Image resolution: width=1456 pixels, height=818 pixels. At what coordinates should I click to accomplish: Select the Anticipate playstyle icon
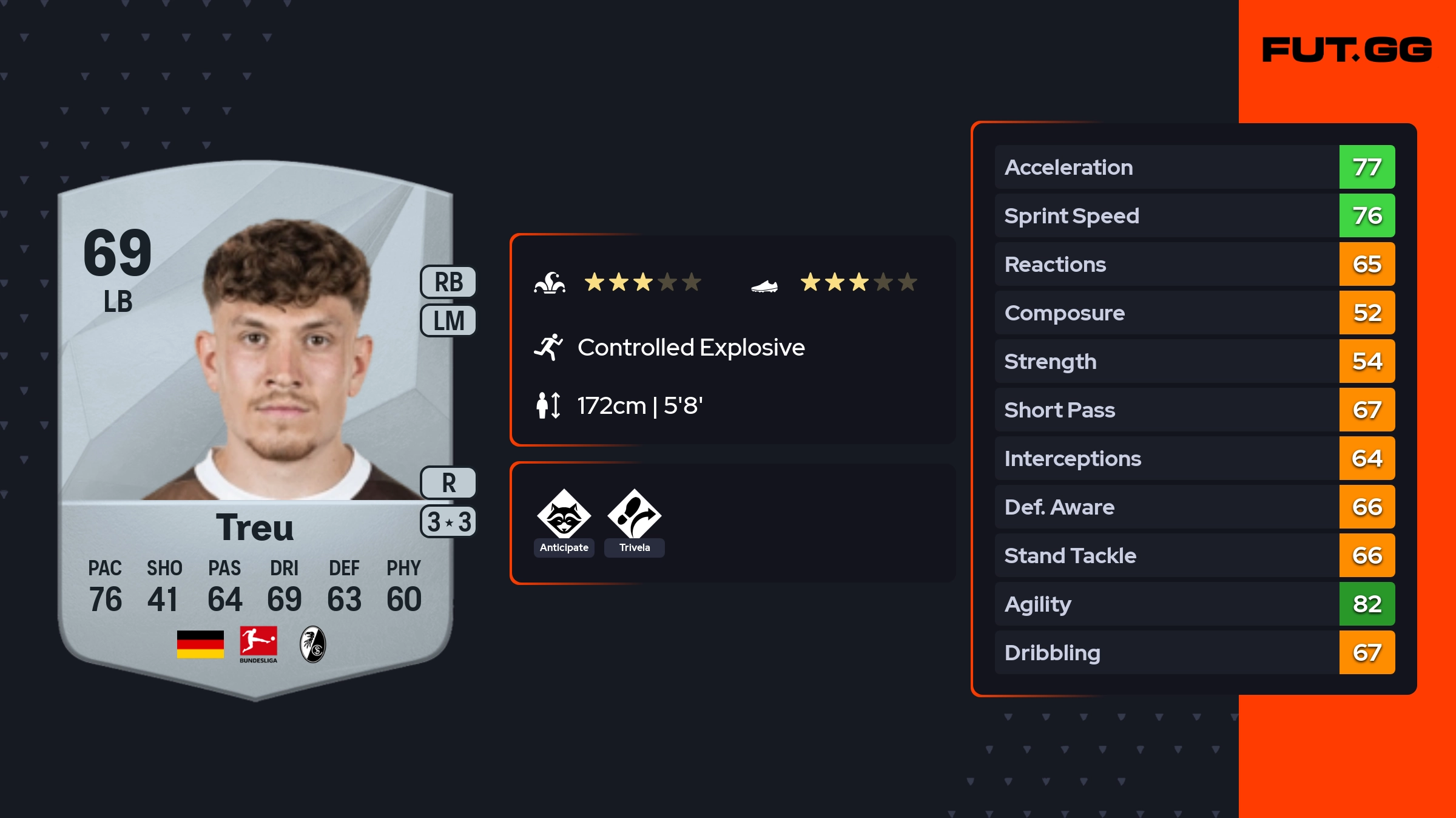click(x=564, y=515)
